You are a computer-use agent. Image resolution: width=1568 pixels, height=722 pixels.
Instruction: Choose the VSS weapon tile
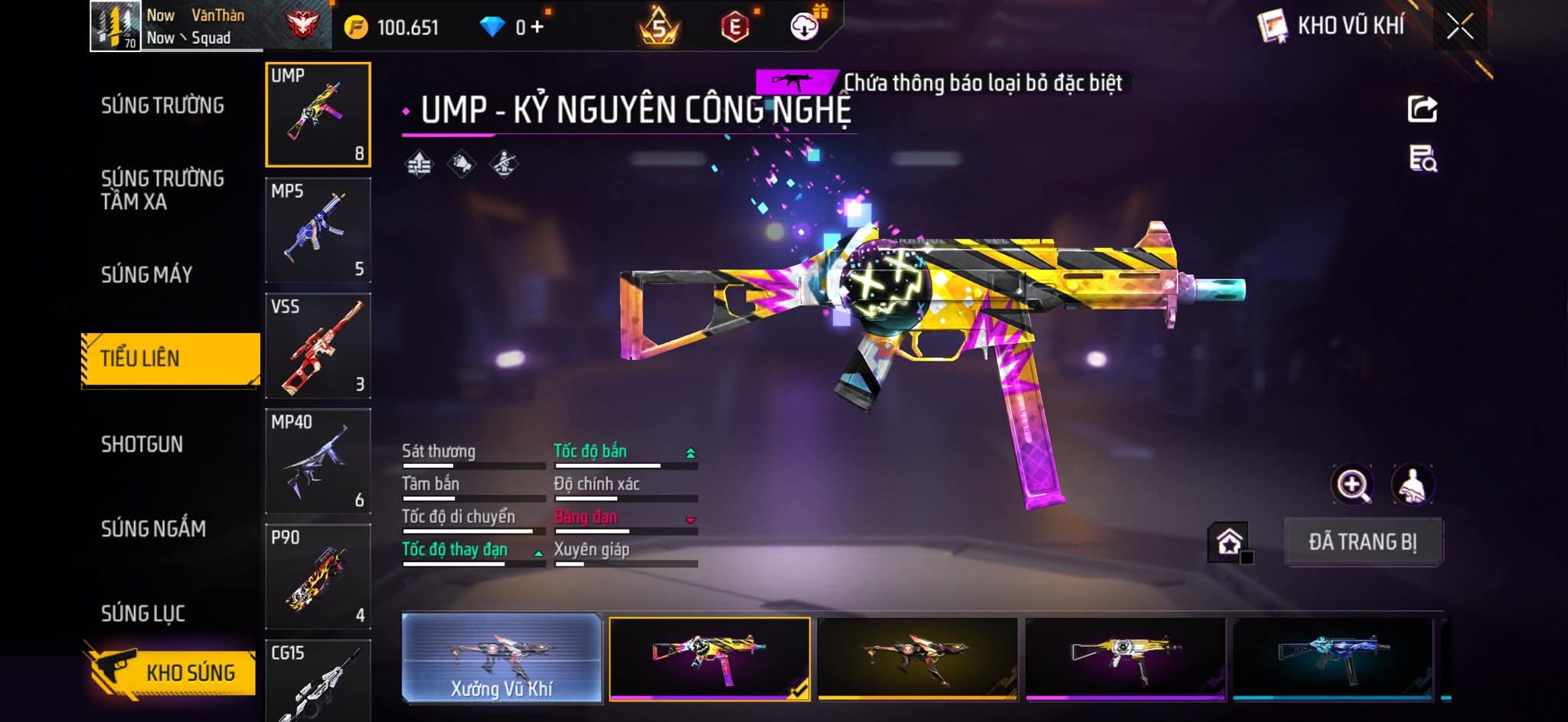pyautogui.click(x=318, y=346)
